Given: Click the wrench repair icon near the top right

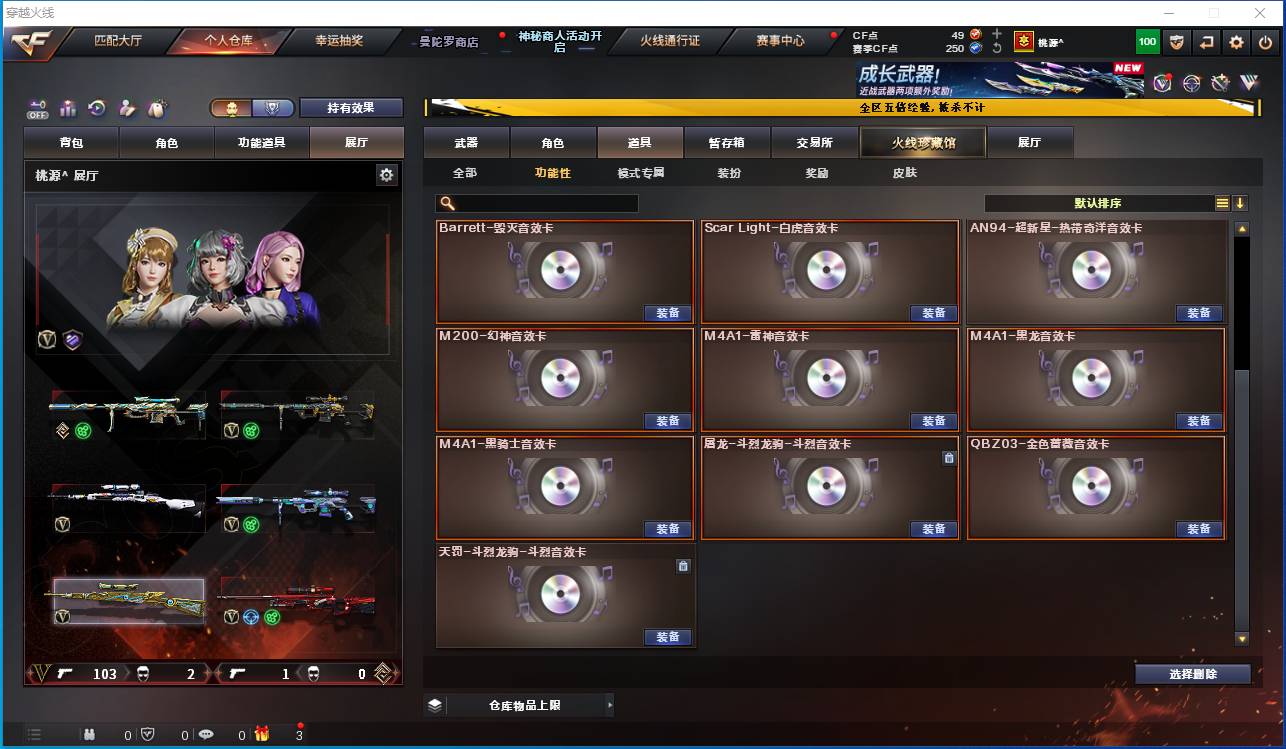Looking at the screenshot, I should point(1219,83).
